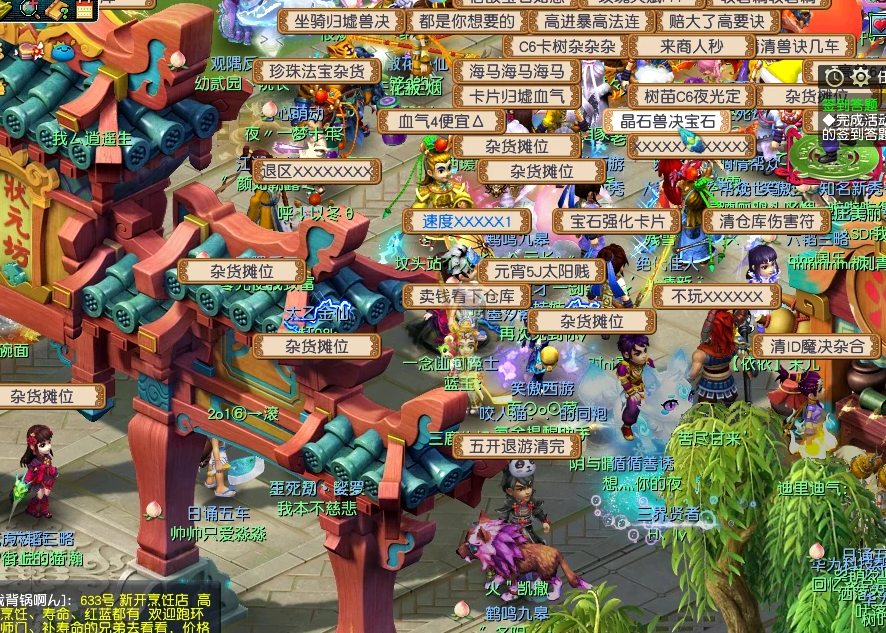886x633 pixels.
Task: Open the 卖钱看下仓库 stall
Action: click(x=467, y=296)
